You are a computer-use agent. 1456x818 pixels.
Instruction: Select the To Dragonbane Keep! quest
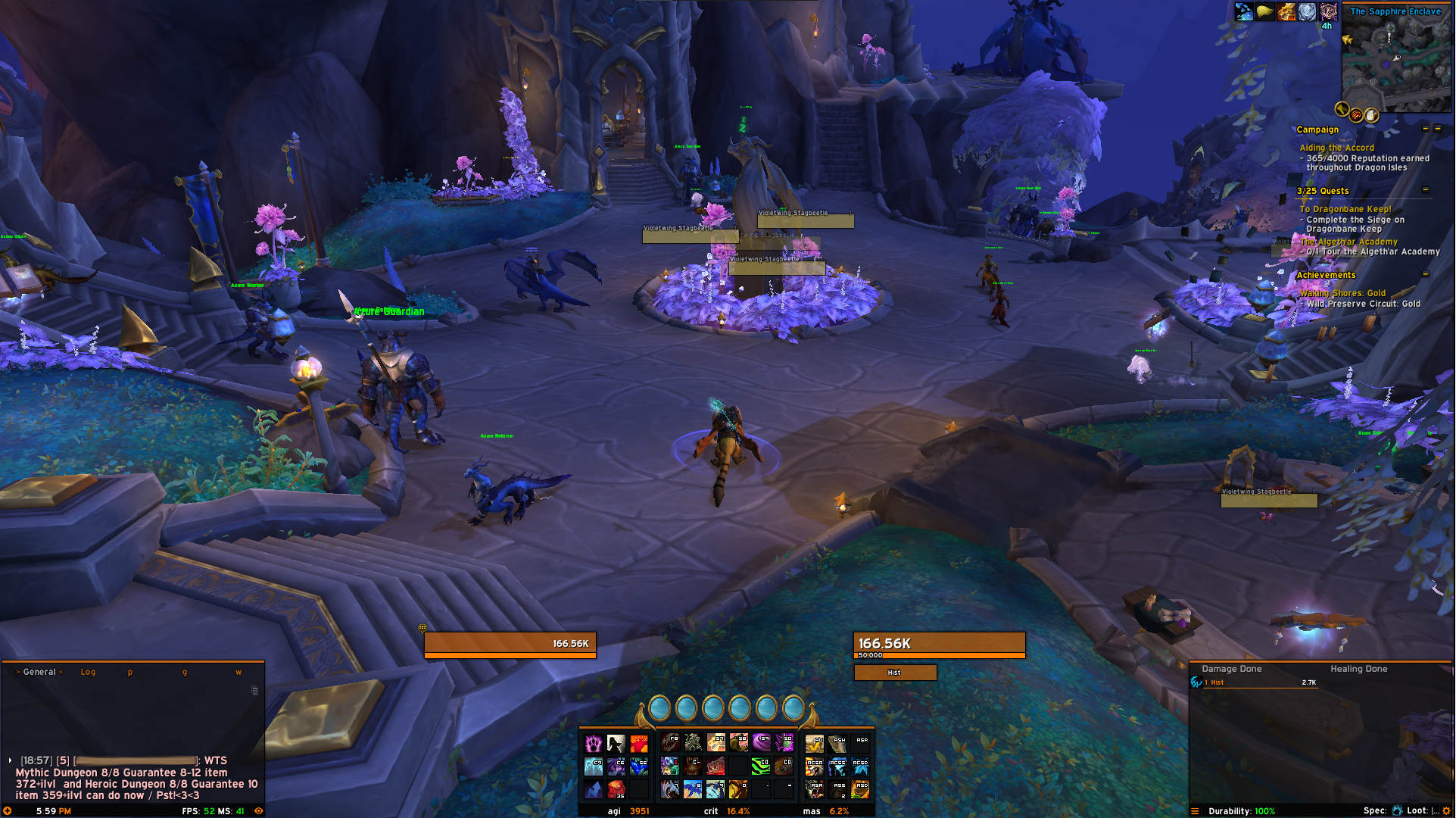pos(1345,209)
